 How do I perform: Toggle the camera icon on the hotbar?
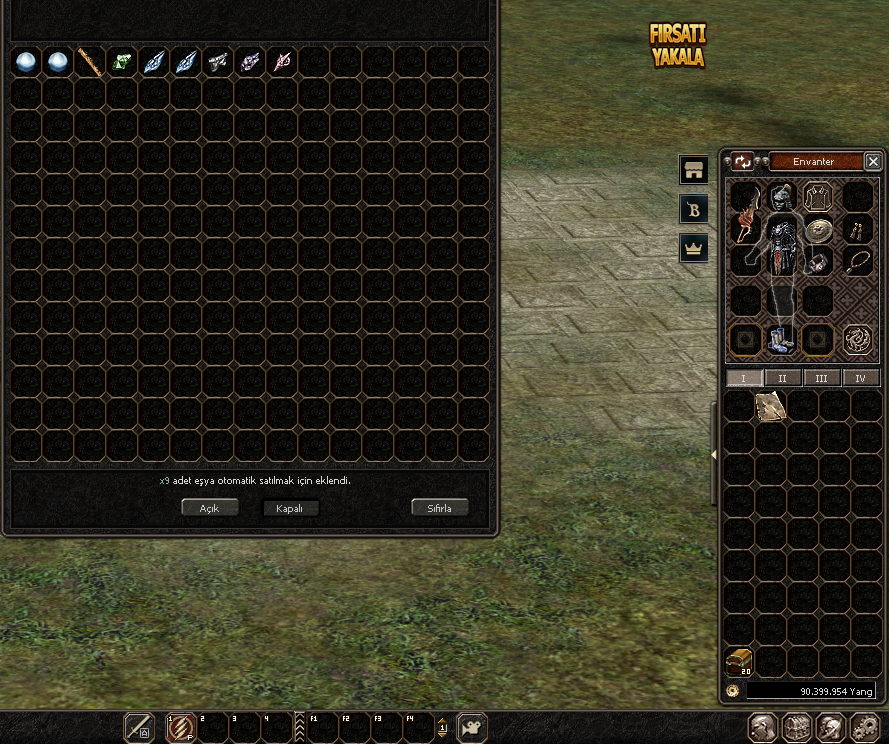click(472, 727)
